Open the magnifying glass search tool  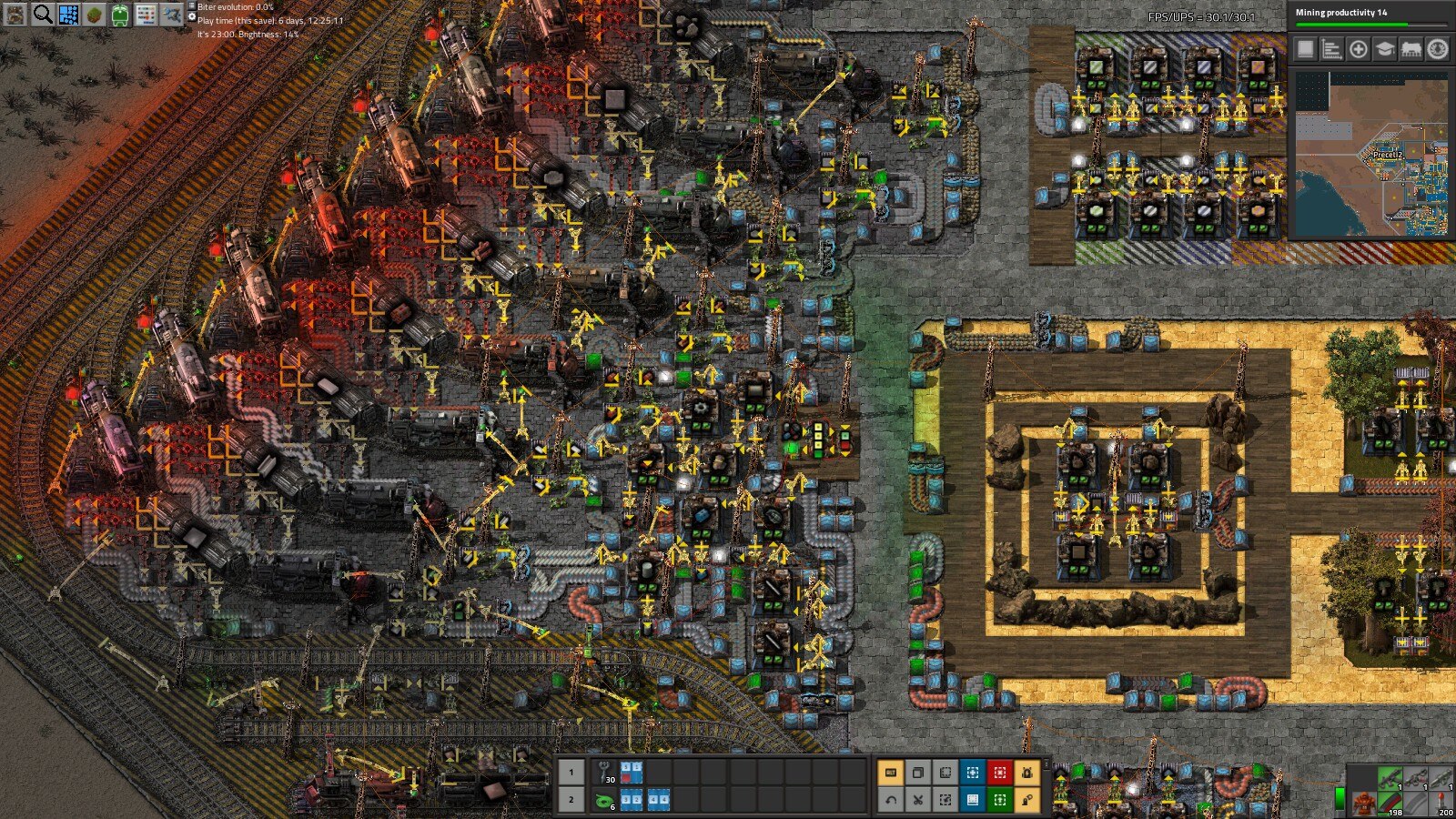[42, 14]
